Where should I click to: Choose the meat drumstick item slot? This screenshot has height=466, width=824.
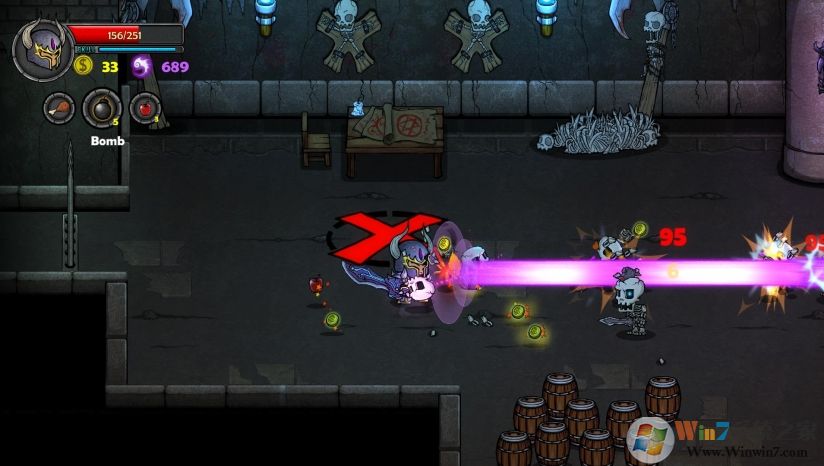59,107
